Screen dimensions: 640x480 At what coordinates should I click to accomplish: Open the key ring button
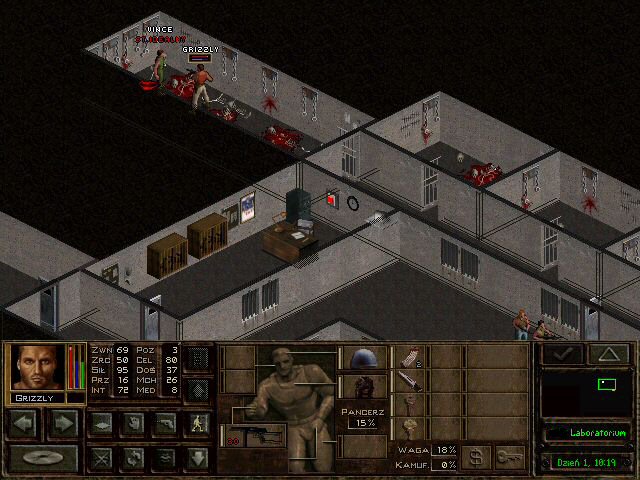click(510, 456)
